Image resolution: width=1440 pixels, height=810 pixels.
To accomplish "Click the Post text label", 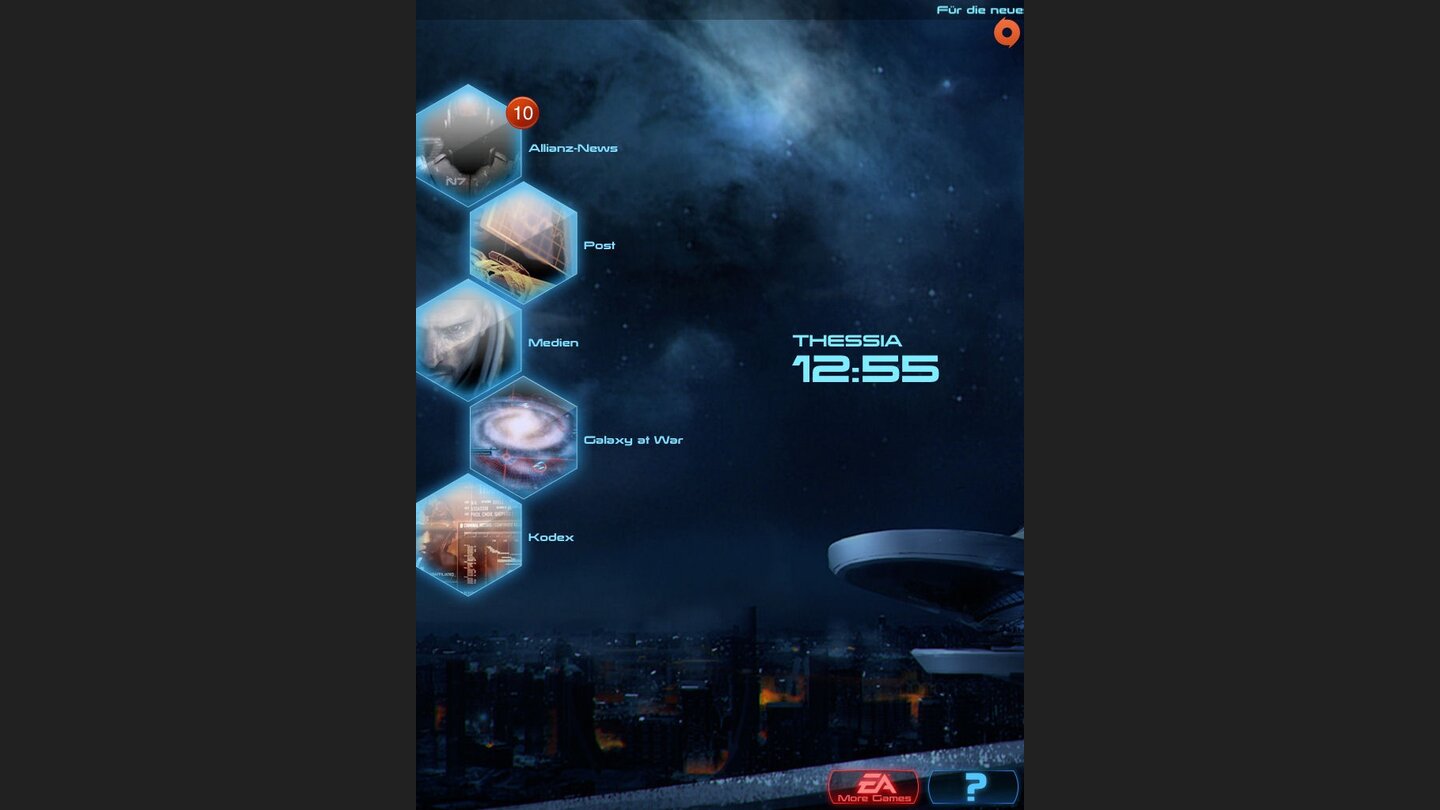I will [601, 245].
